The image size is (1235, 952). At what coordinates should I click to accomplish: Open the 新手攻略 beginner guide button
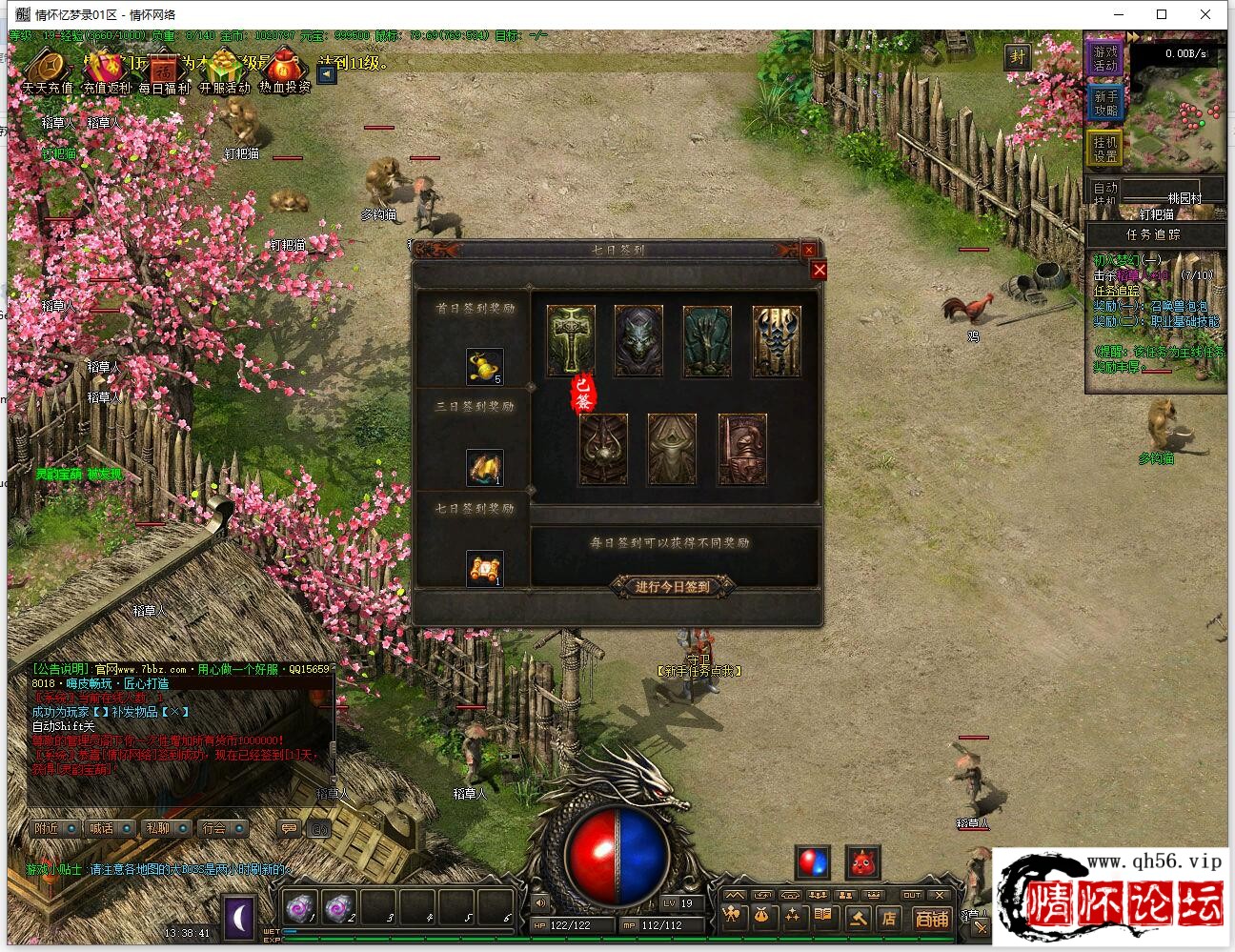tap(1105, 103)
